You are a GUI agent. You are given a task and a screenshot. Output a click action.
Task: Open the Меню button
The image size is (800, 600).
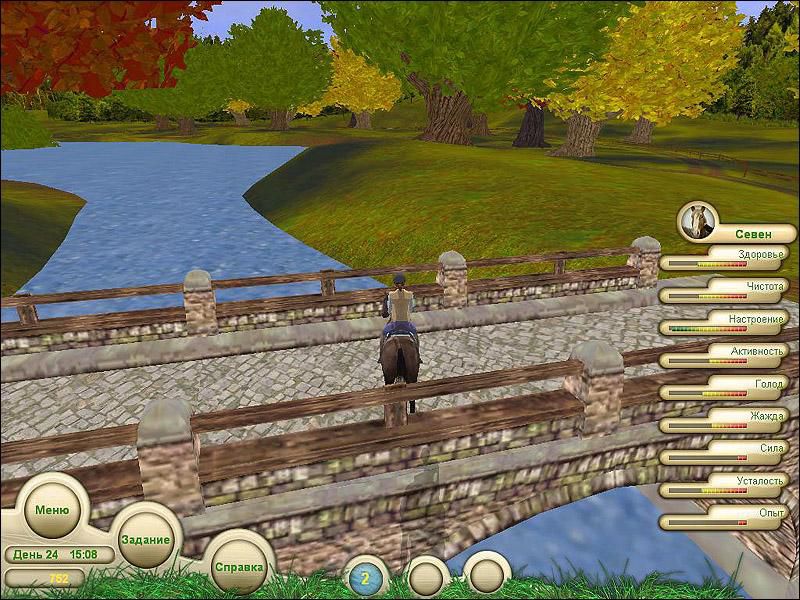[52, 507]
